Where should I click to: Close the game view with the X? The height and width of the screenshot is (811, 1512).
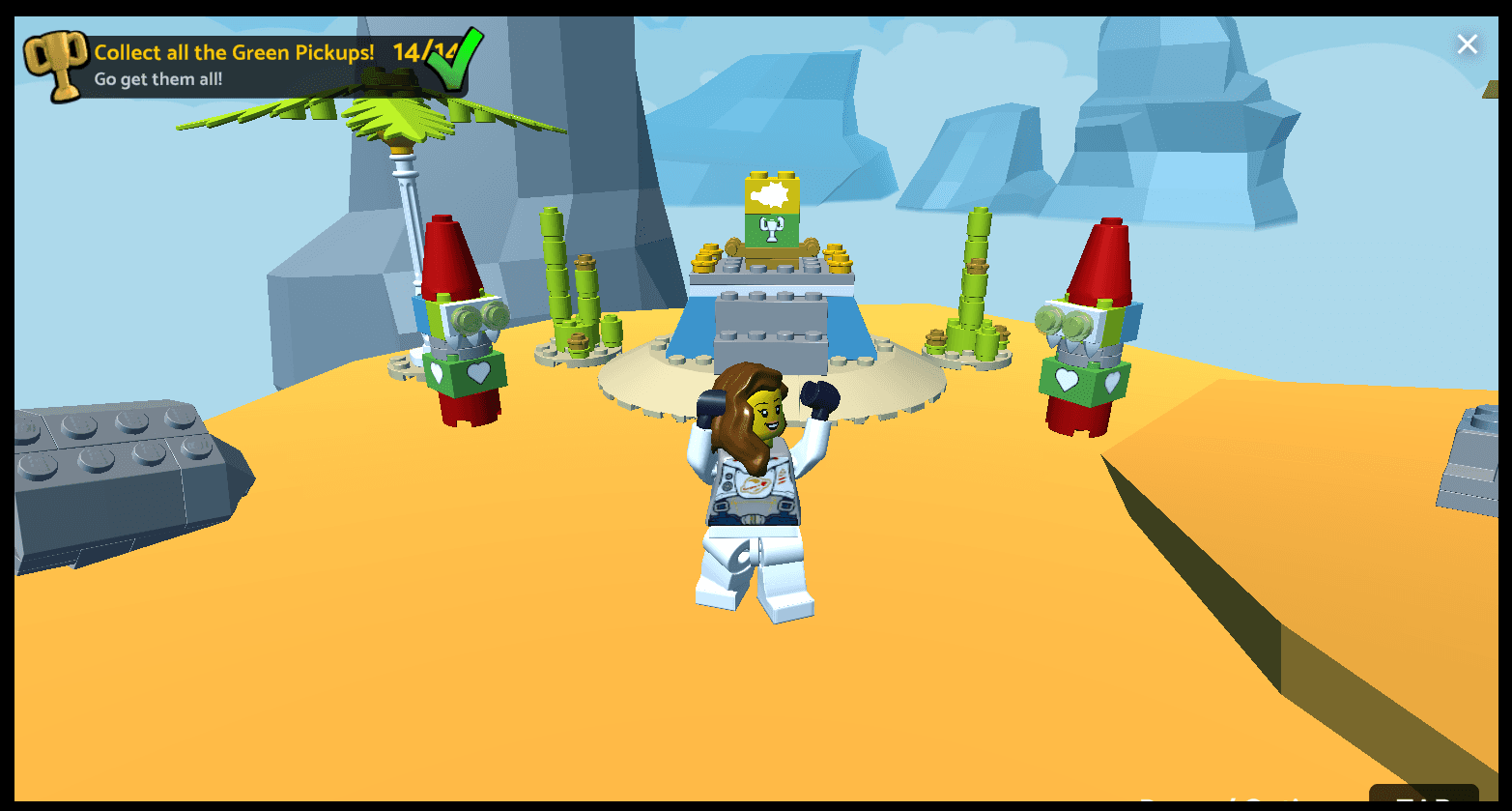pos(1467,44)
